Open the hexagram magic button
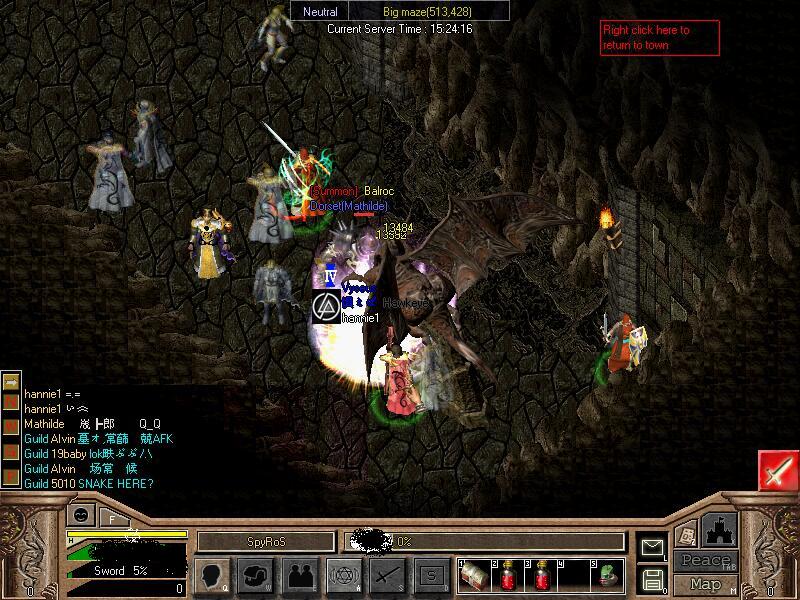Image resolution: width=800 pixels, height=600 pixels. click(343, 575)
